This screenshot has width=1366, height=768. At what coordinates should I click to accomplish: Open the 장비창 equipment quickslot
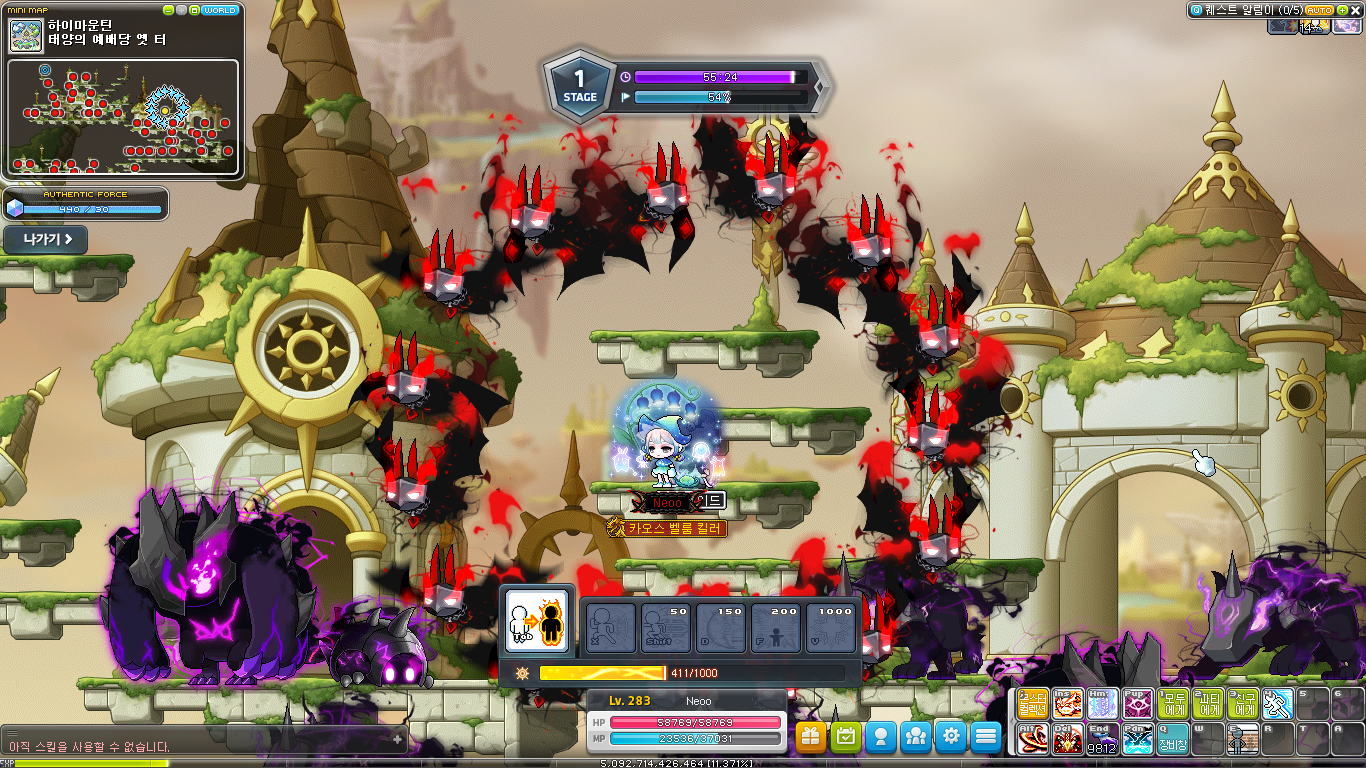(1173, 739)
